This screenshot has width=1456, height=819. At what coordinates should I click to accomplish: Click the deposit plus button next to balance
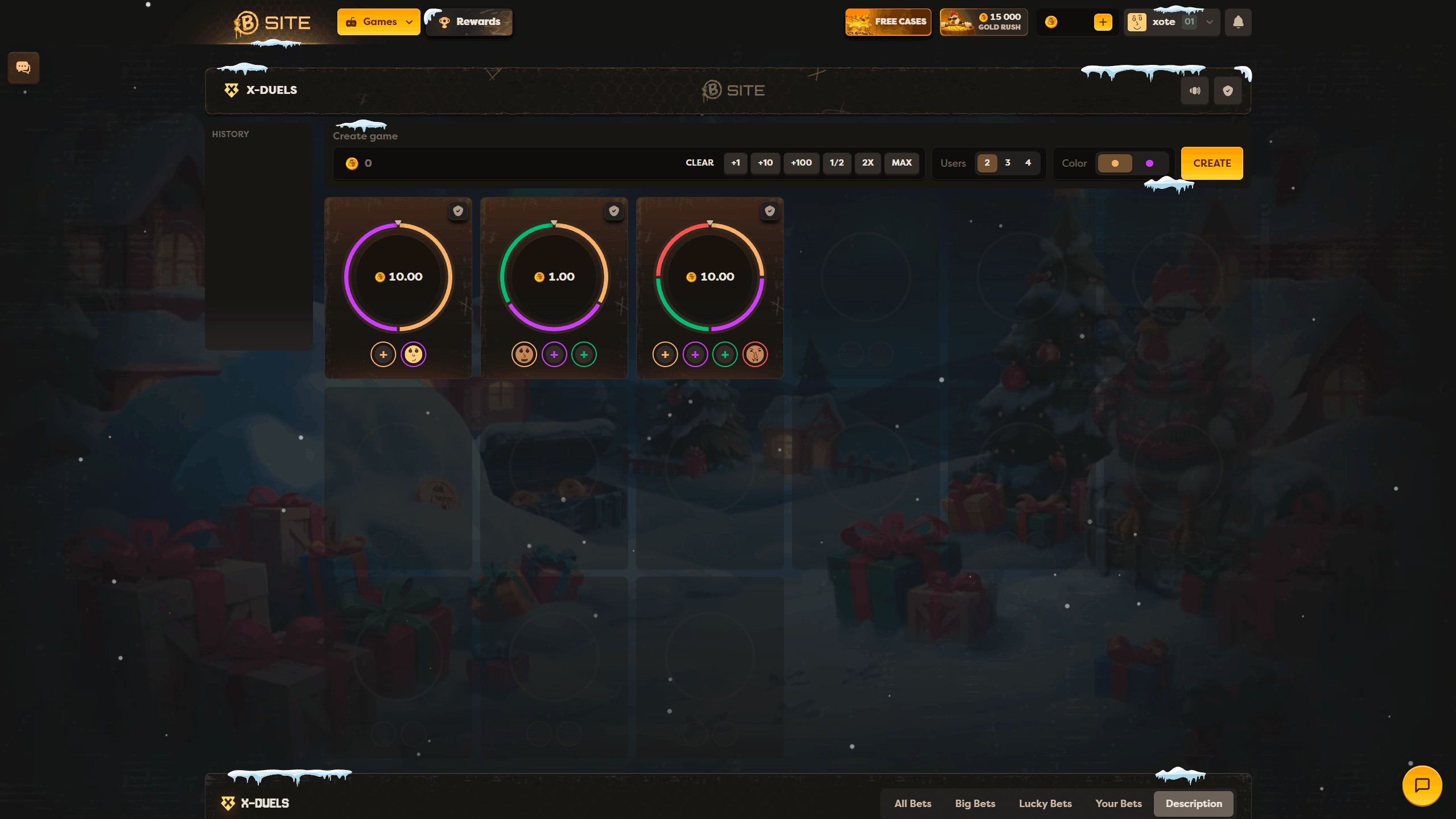point(1102,22)
